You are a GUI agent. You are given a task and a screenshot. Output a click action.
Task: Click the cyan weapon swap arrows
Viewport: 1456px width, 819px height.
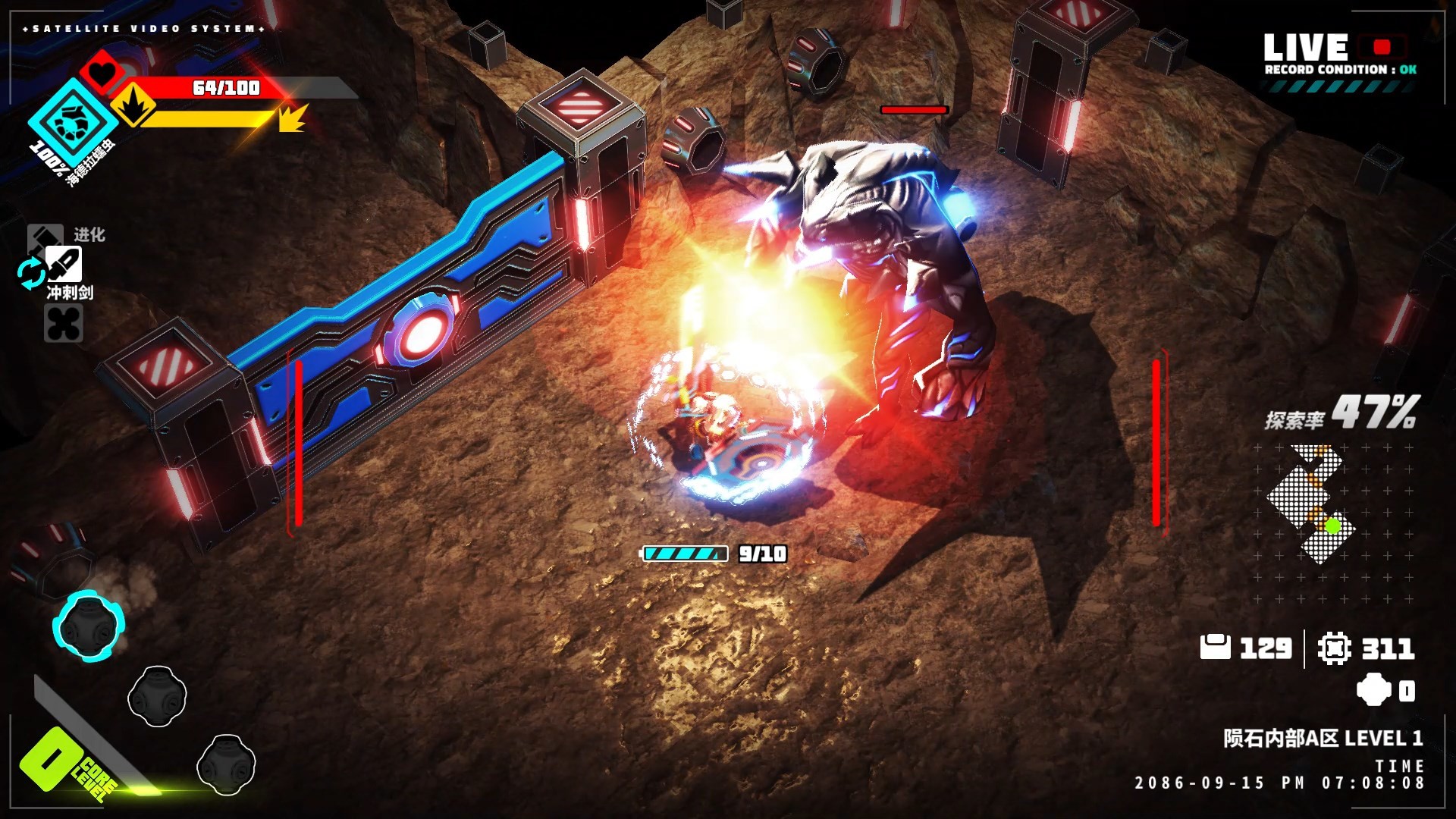(31, 273)
